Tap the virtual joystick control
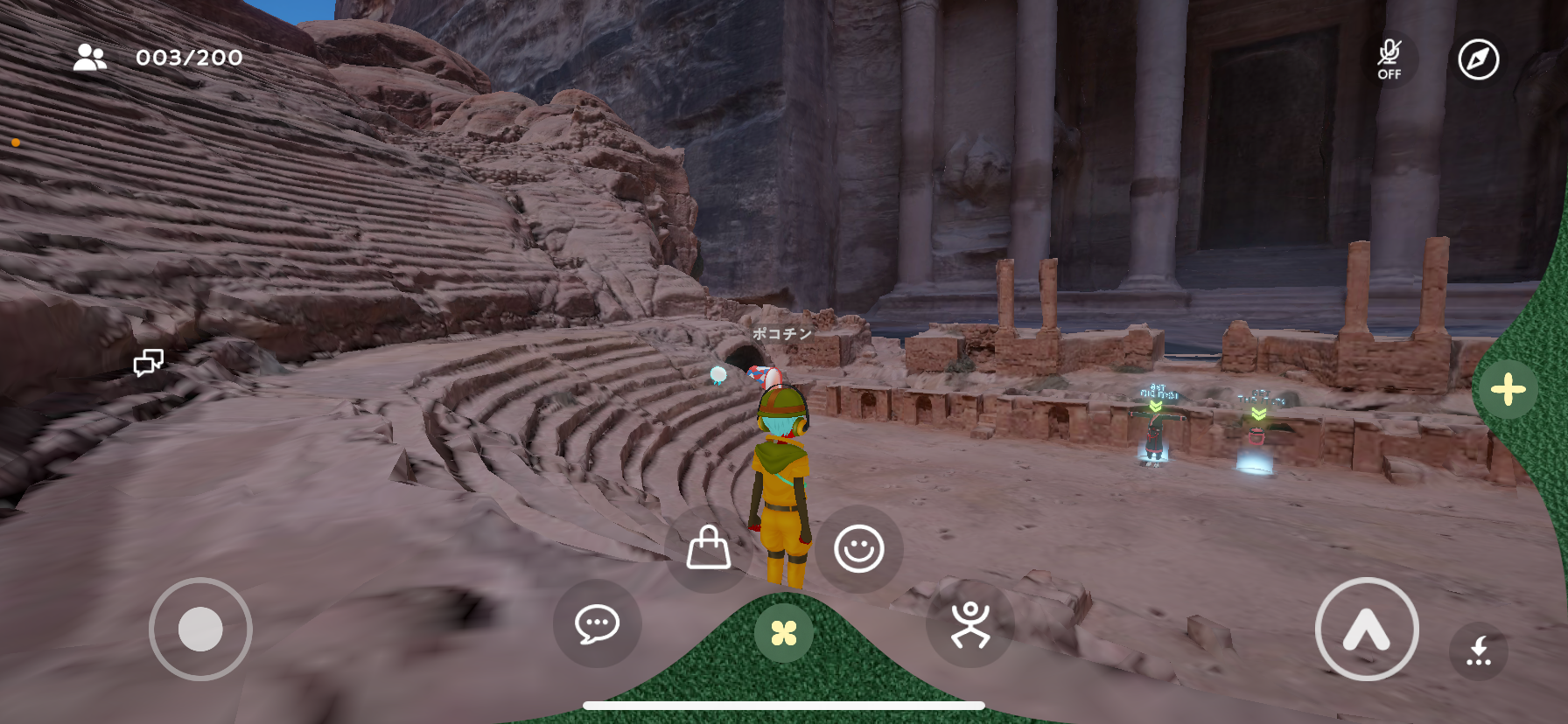Image resolution: width=1568 pixels, height=724 pixels. (200, 629)
